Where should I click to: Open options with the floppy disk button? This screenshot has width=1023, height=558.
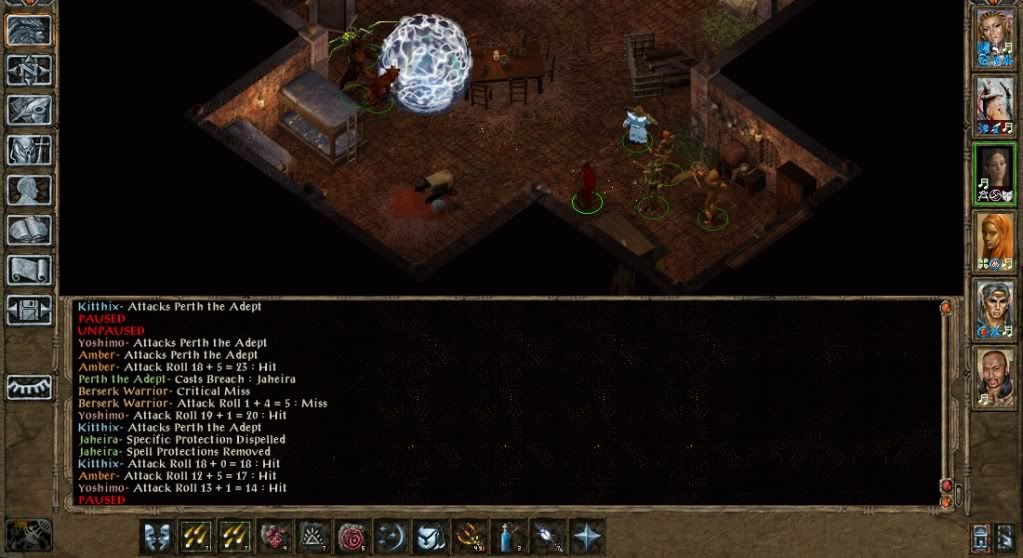(29, 309)
